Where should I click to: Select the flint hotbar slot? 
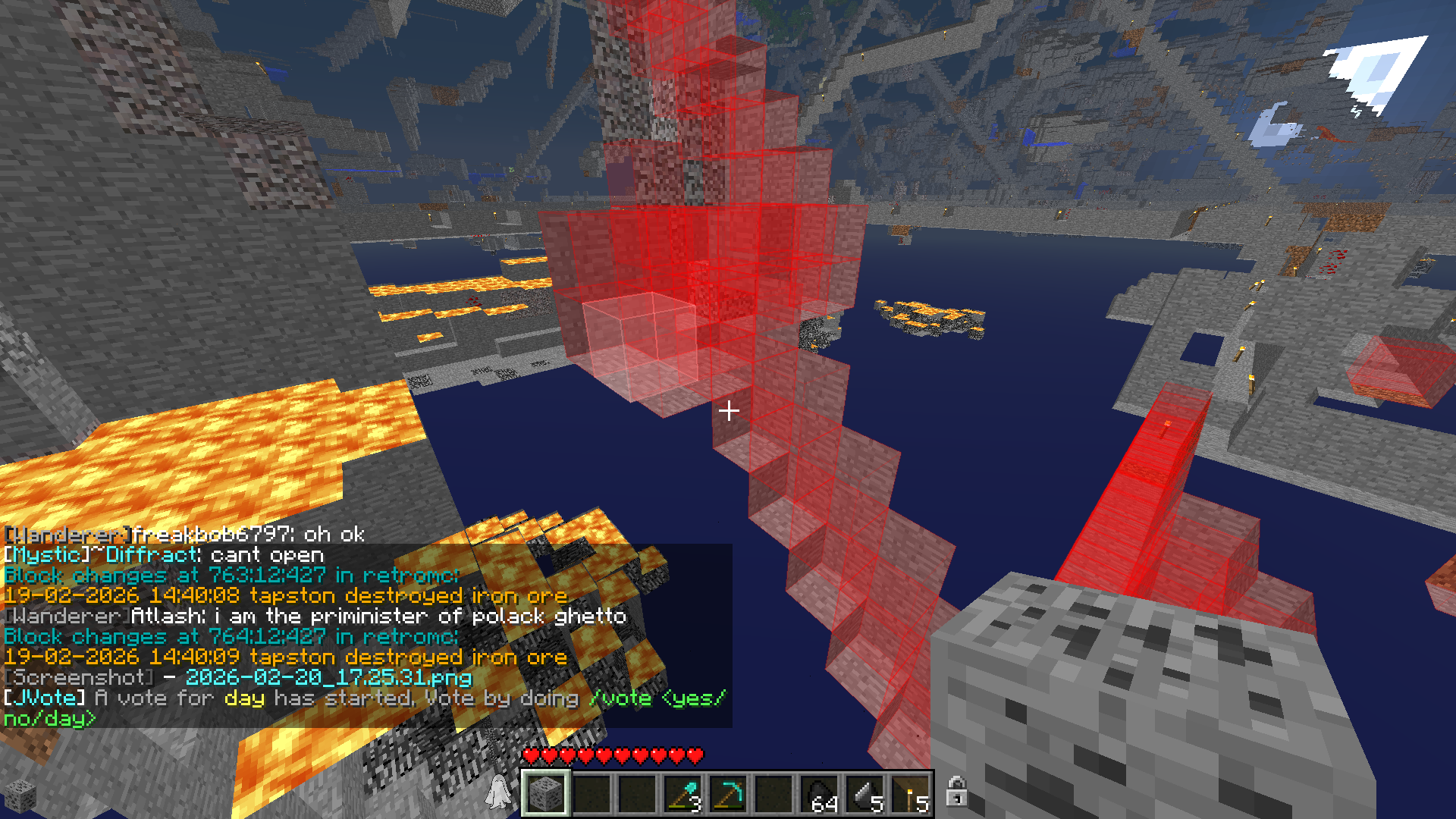click(x=865, y=794)
